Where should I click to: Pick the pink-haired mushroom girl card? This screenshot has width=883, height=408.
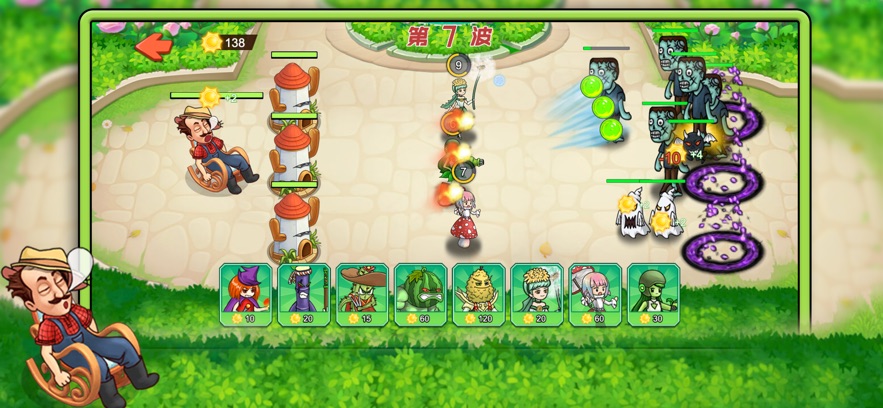[x=595, y=294]
